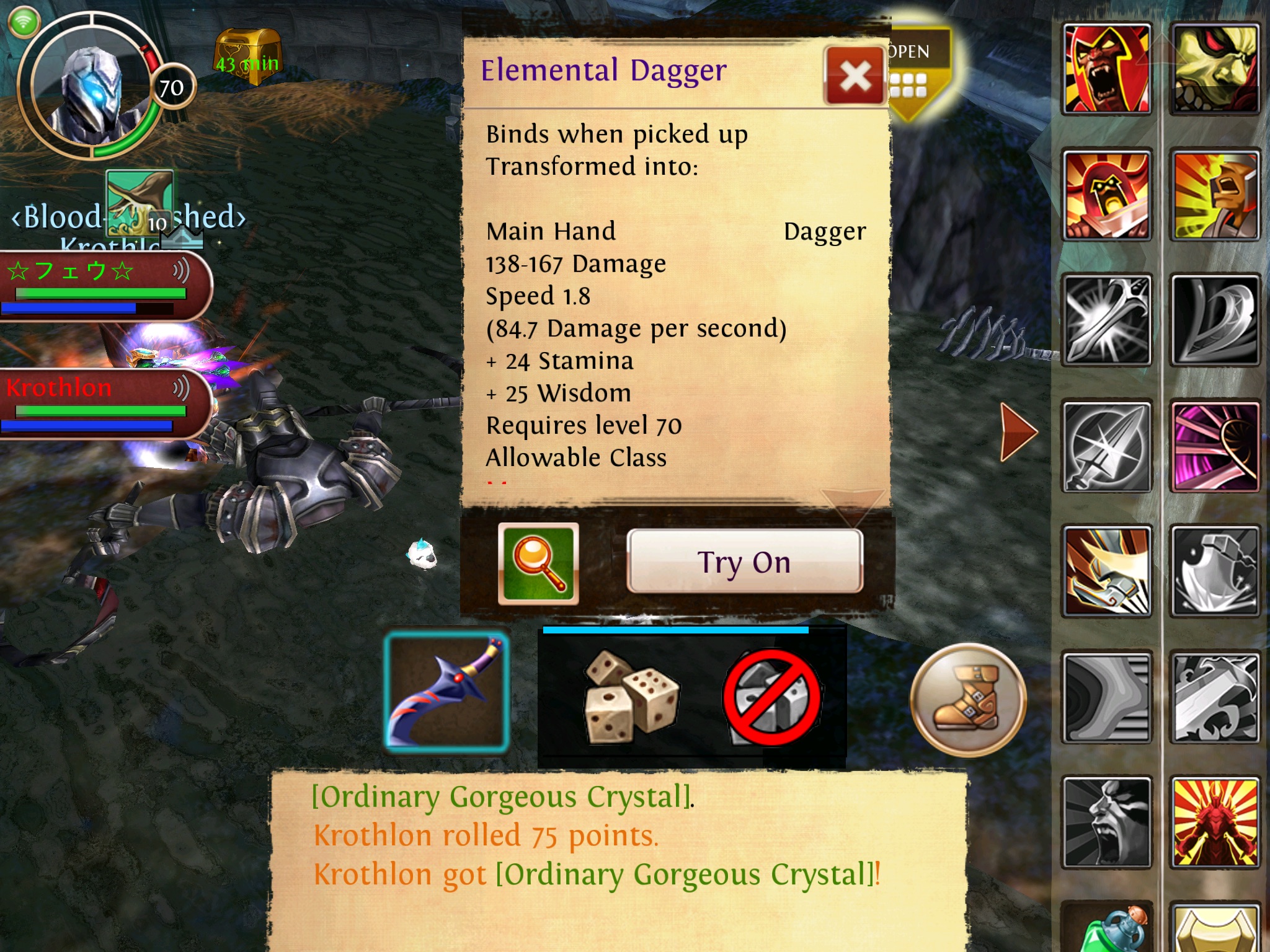Select the Elemental Dagger loot icon
The width and height of the screenshot is (1270, 952).
tap(446, 691)
